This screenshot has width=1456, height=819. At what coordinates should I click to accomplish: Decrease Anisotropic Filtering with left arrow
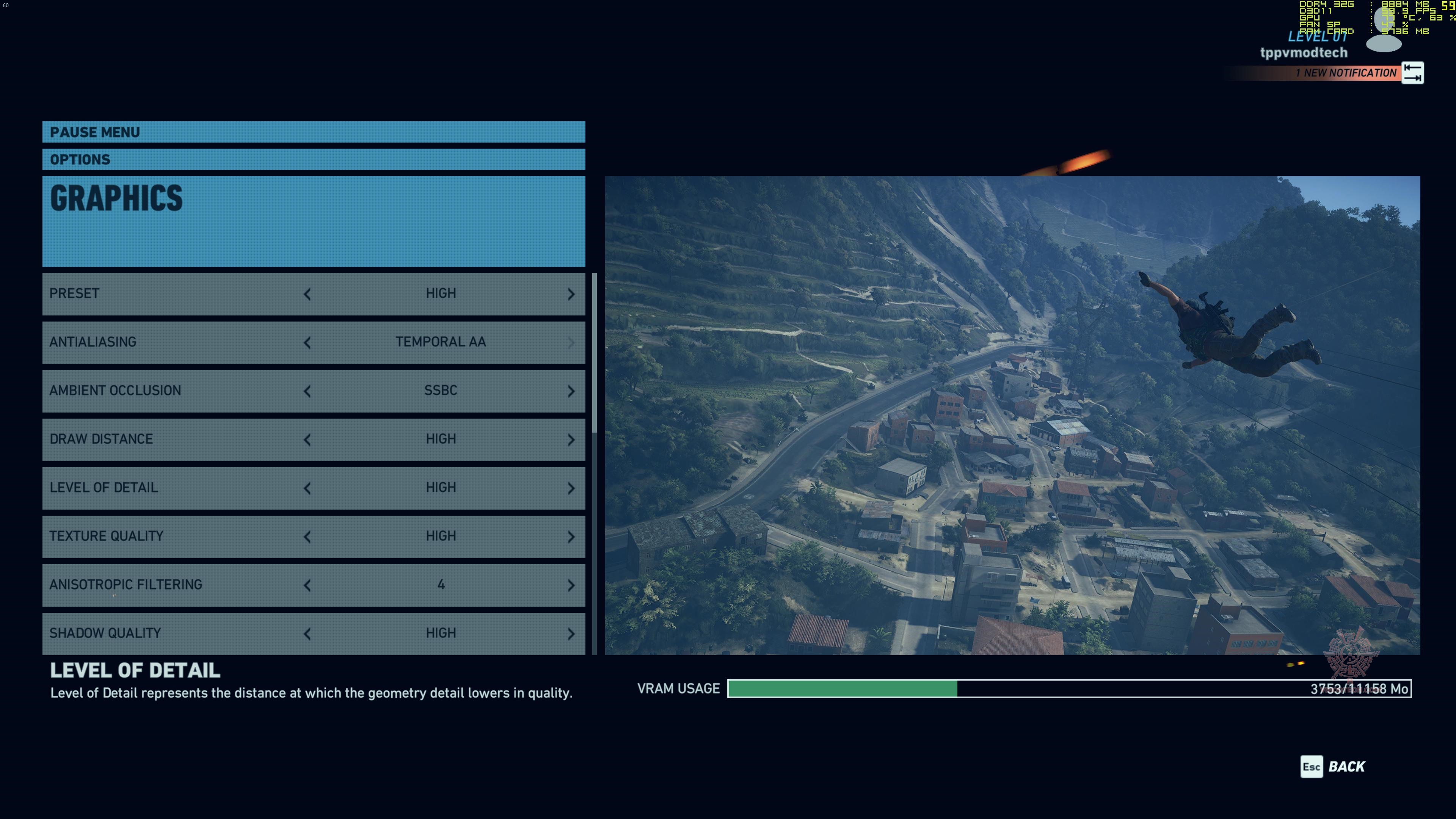click(307, 585)
